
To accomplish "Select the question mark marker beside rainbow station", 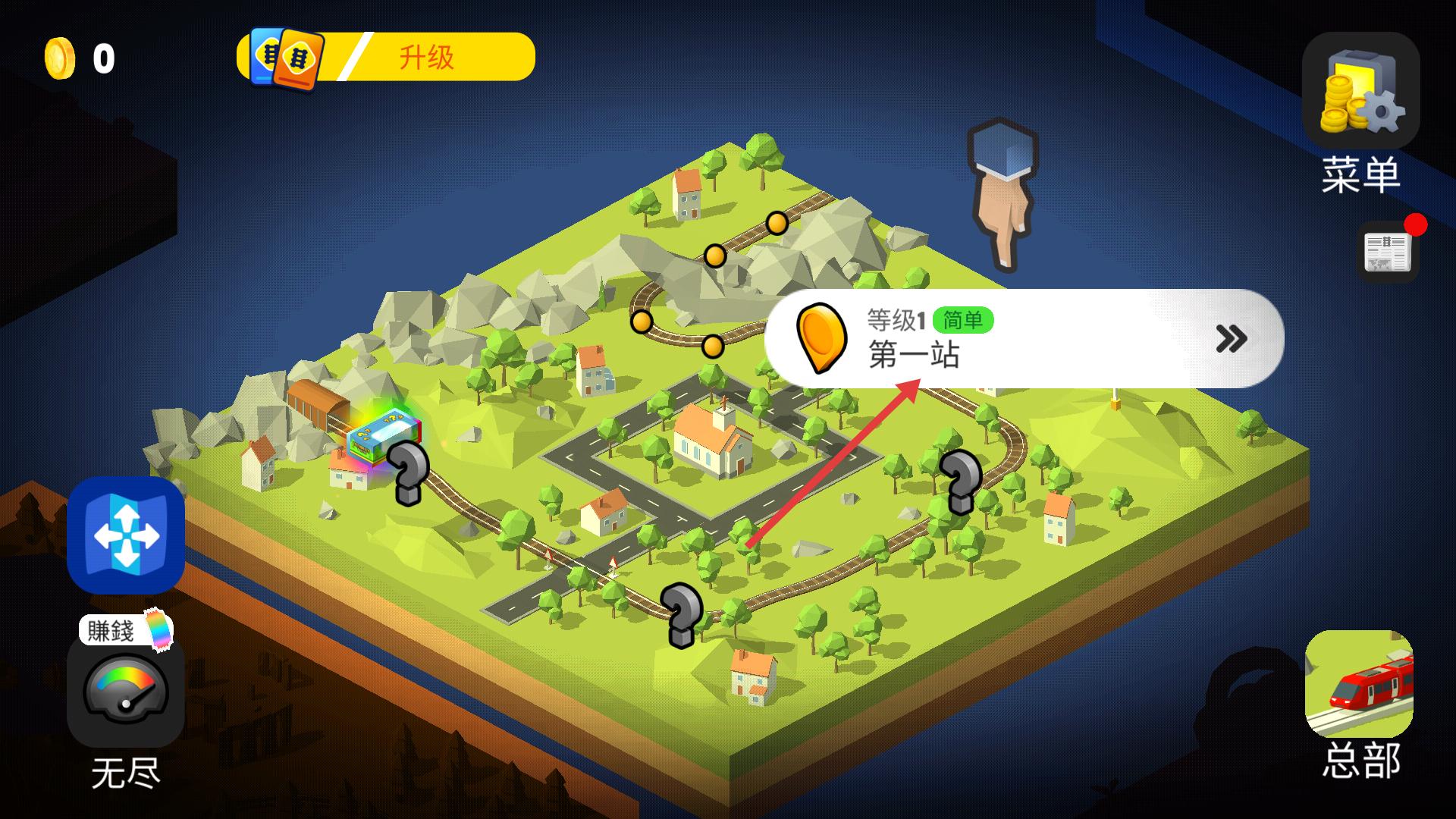I will [x=408, y=472].
